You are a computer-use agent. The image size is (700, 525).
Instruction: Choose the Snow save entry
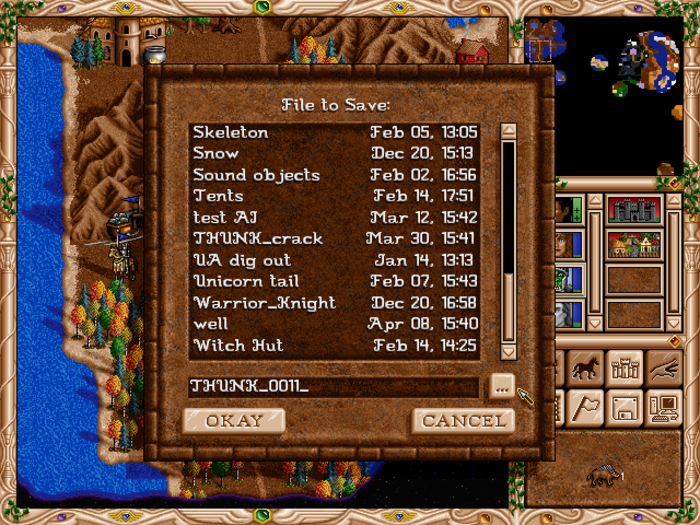coord(334,153)
